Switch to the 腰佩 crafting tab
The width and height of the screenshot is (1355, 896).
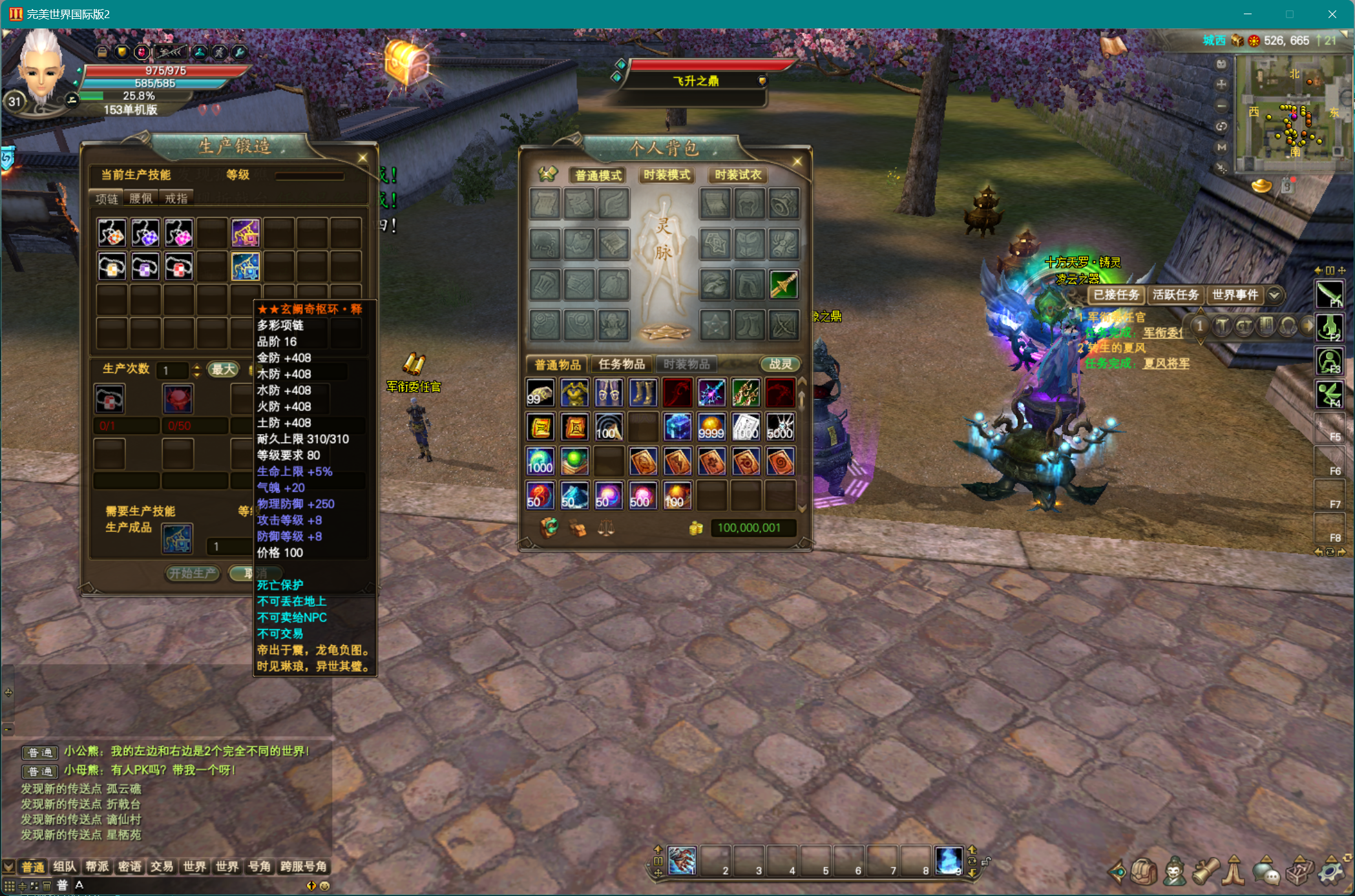(141, 198)
